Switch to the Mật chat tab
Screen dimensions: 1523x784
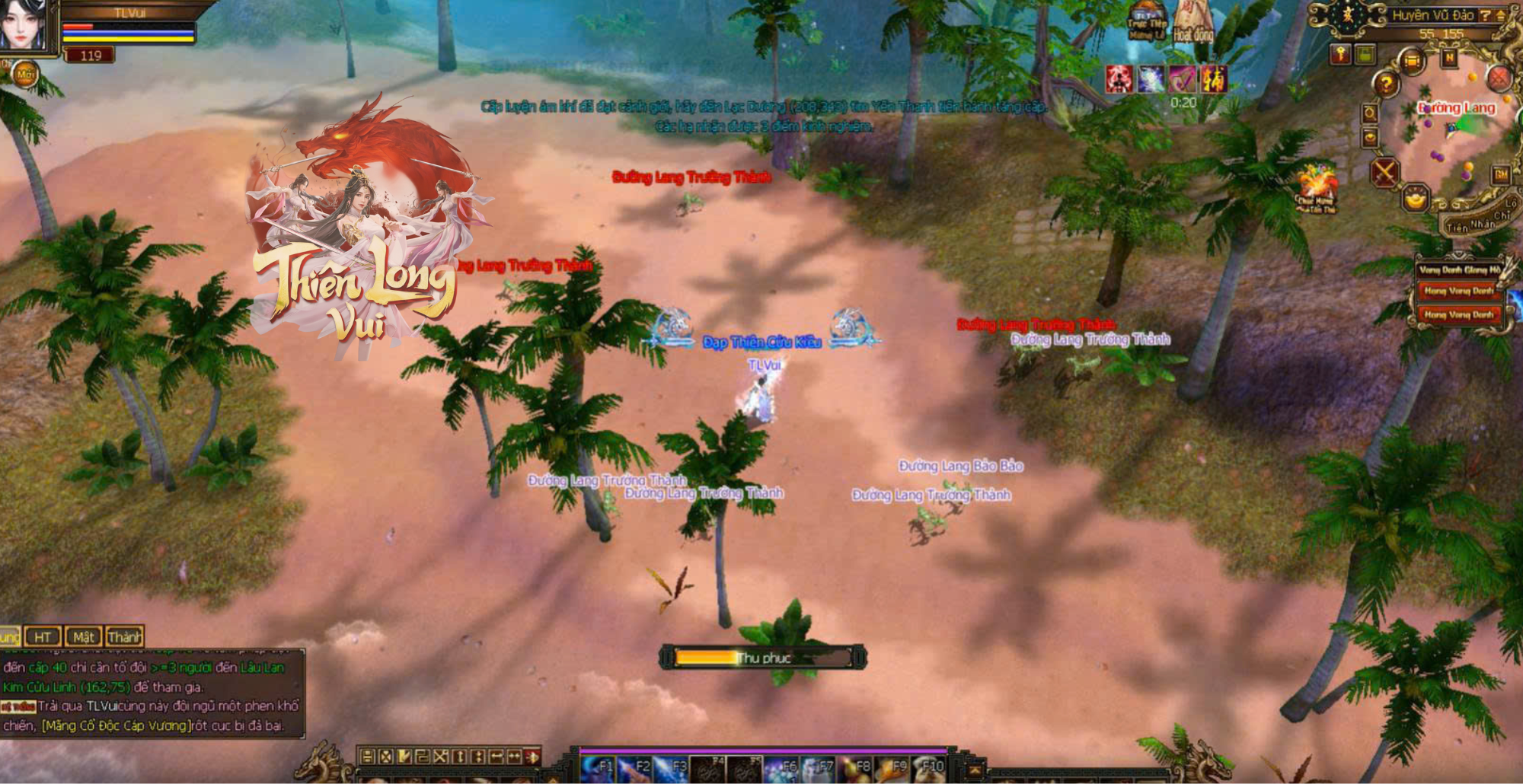[x=84, y=637]
